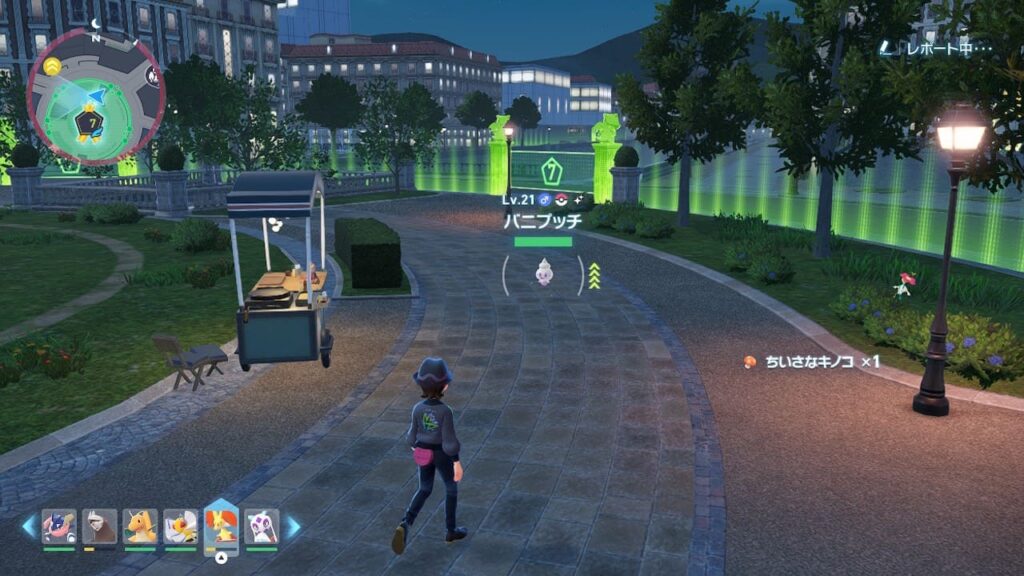
Task: Select Greninja in the party bar
Action: point(58,526)
